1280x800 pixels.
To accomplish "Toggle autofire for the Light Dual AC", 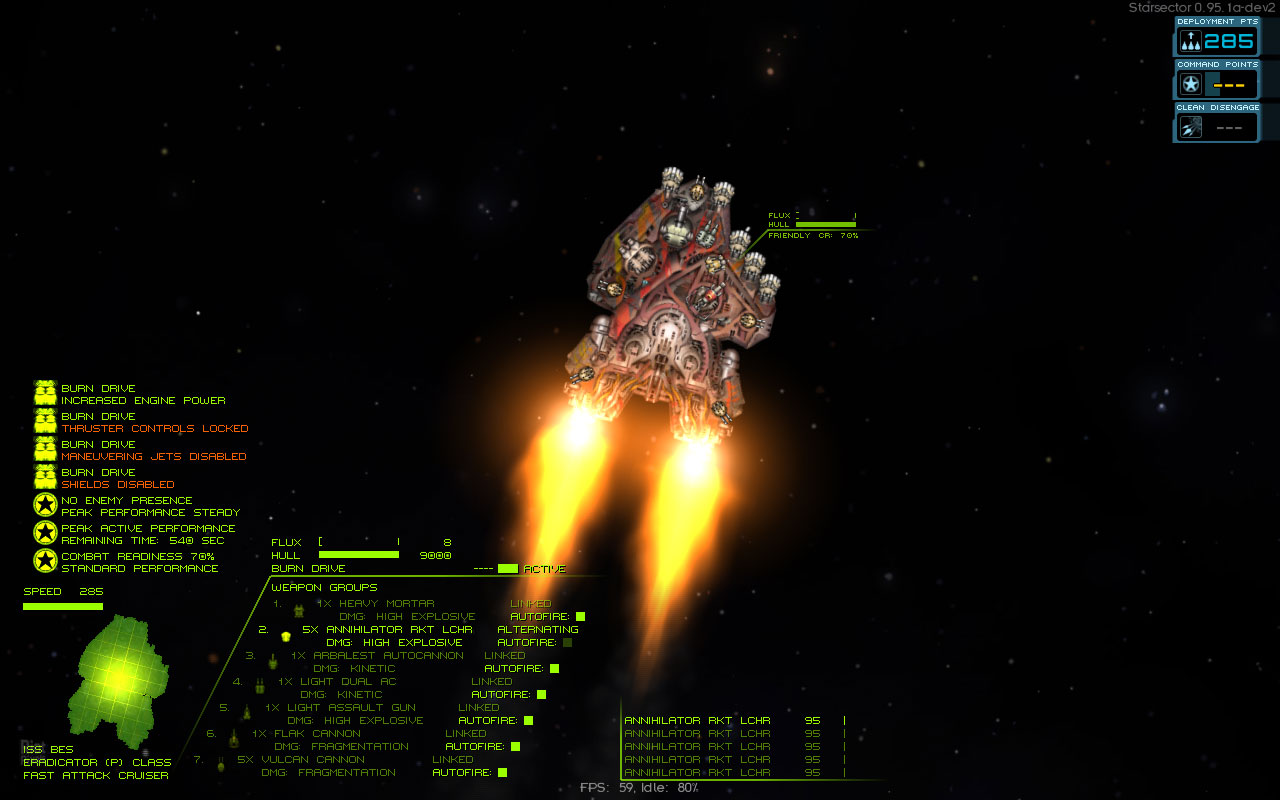I will [x=541, y=695].
